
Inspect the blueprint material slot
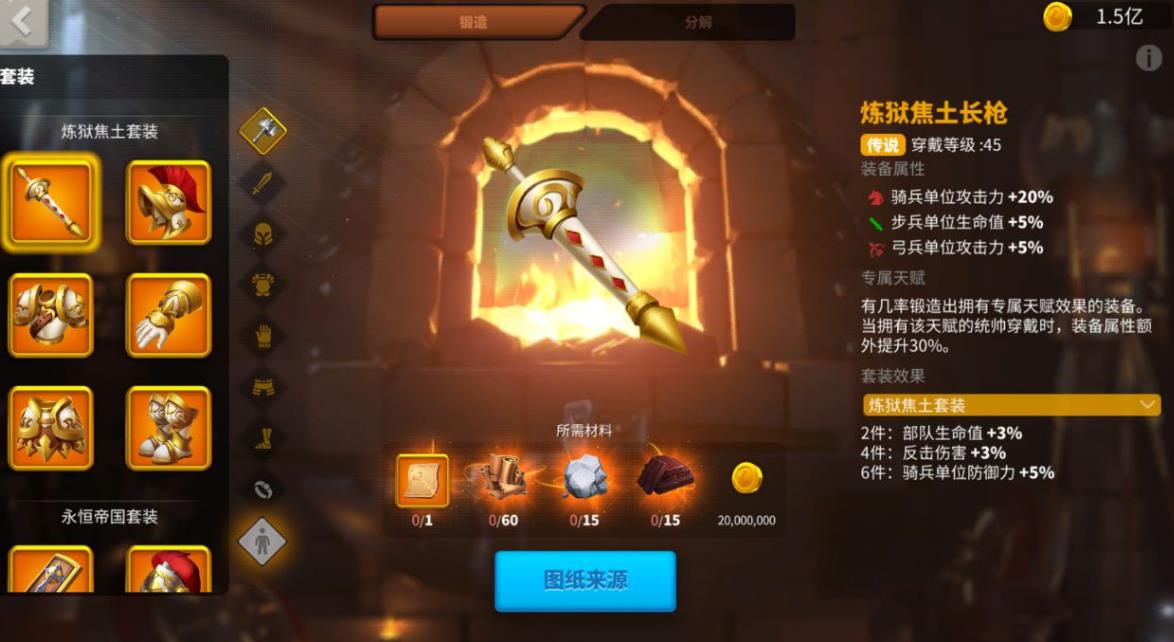[x=422, y=480]
